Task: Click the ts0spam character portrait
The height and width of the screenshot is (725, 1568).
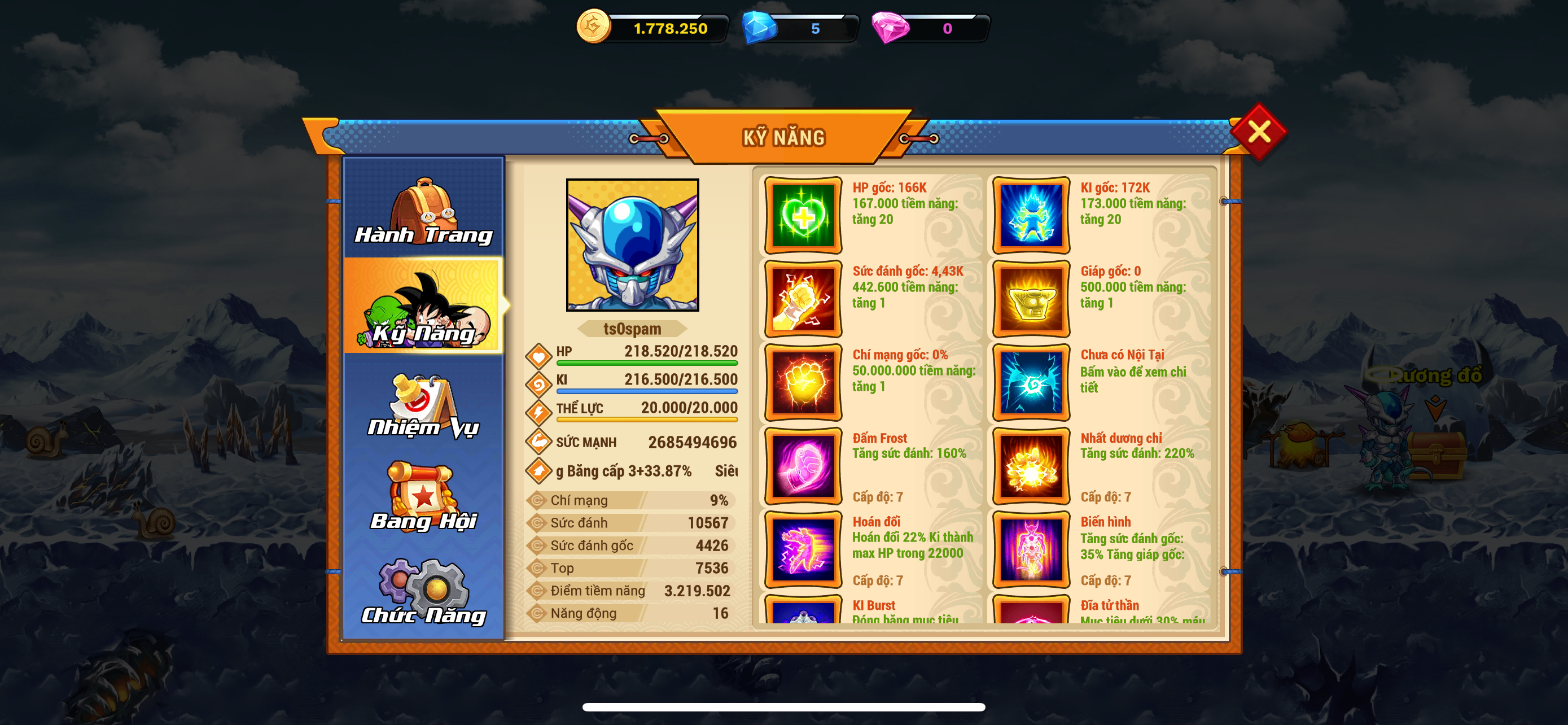Action: (x=632, y=244)
